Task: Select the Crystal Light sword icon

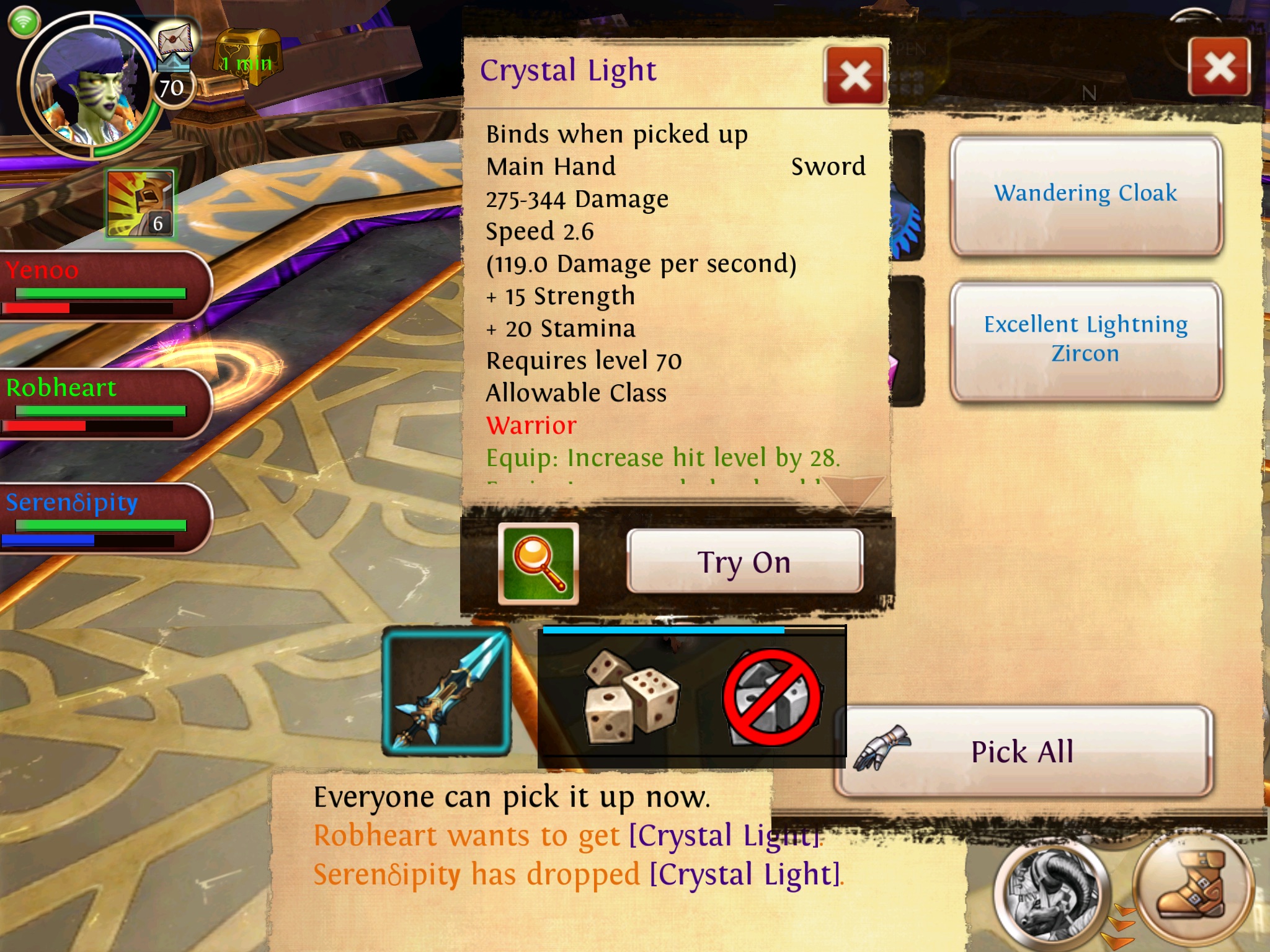Action: coord(446,692)
